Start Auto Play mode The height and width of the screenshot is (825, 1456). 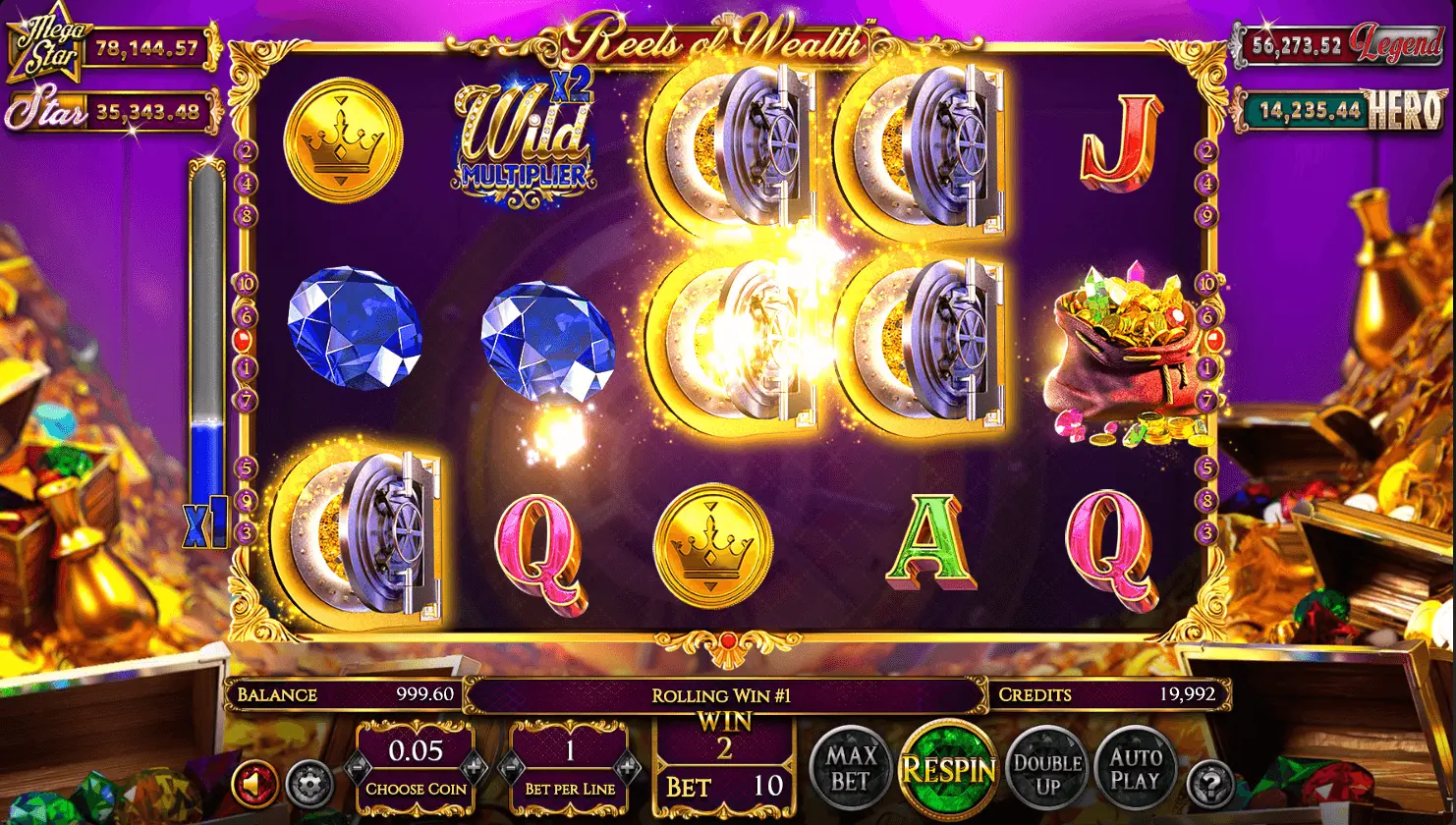1134,769
